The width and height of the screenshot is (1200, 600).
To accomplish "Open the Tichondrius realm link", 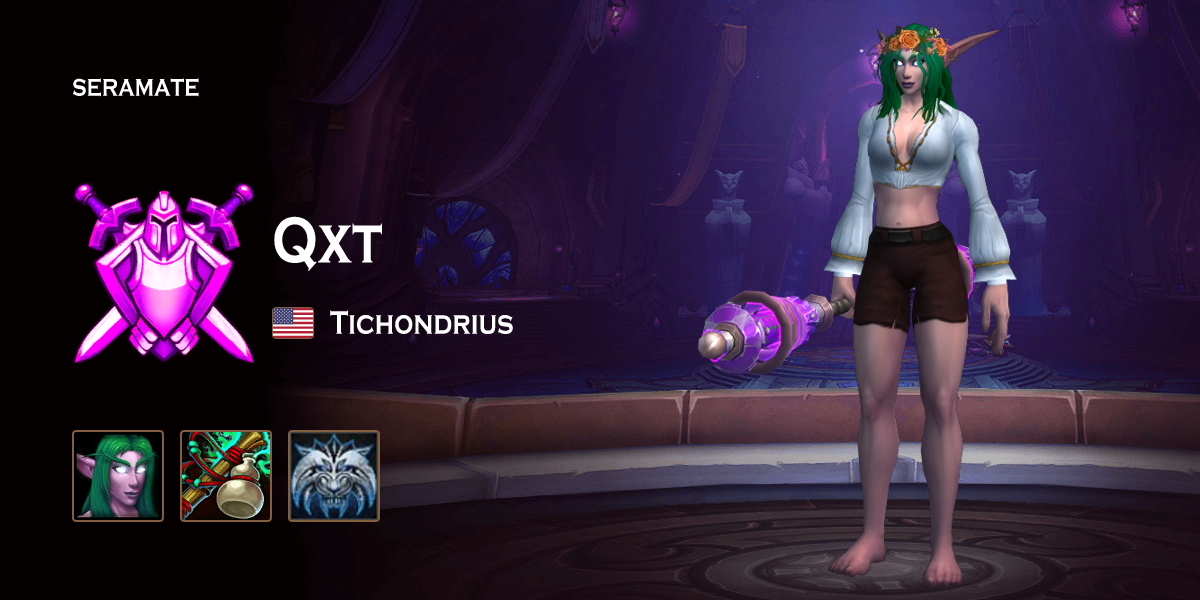I will coord(421,324).
